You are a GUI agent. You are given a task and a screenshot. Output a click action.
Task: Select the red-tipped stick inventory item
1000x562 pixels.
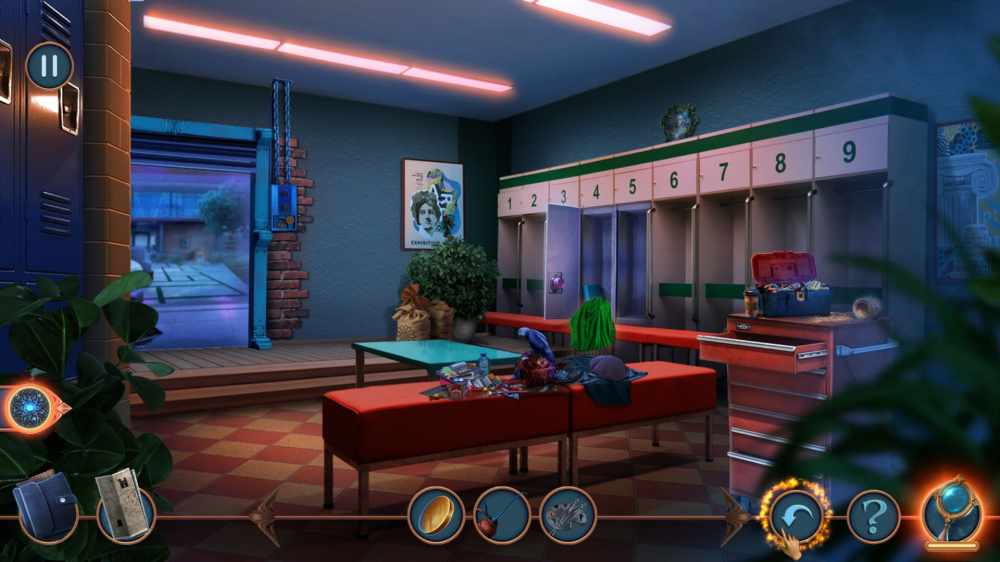point(502,515)
